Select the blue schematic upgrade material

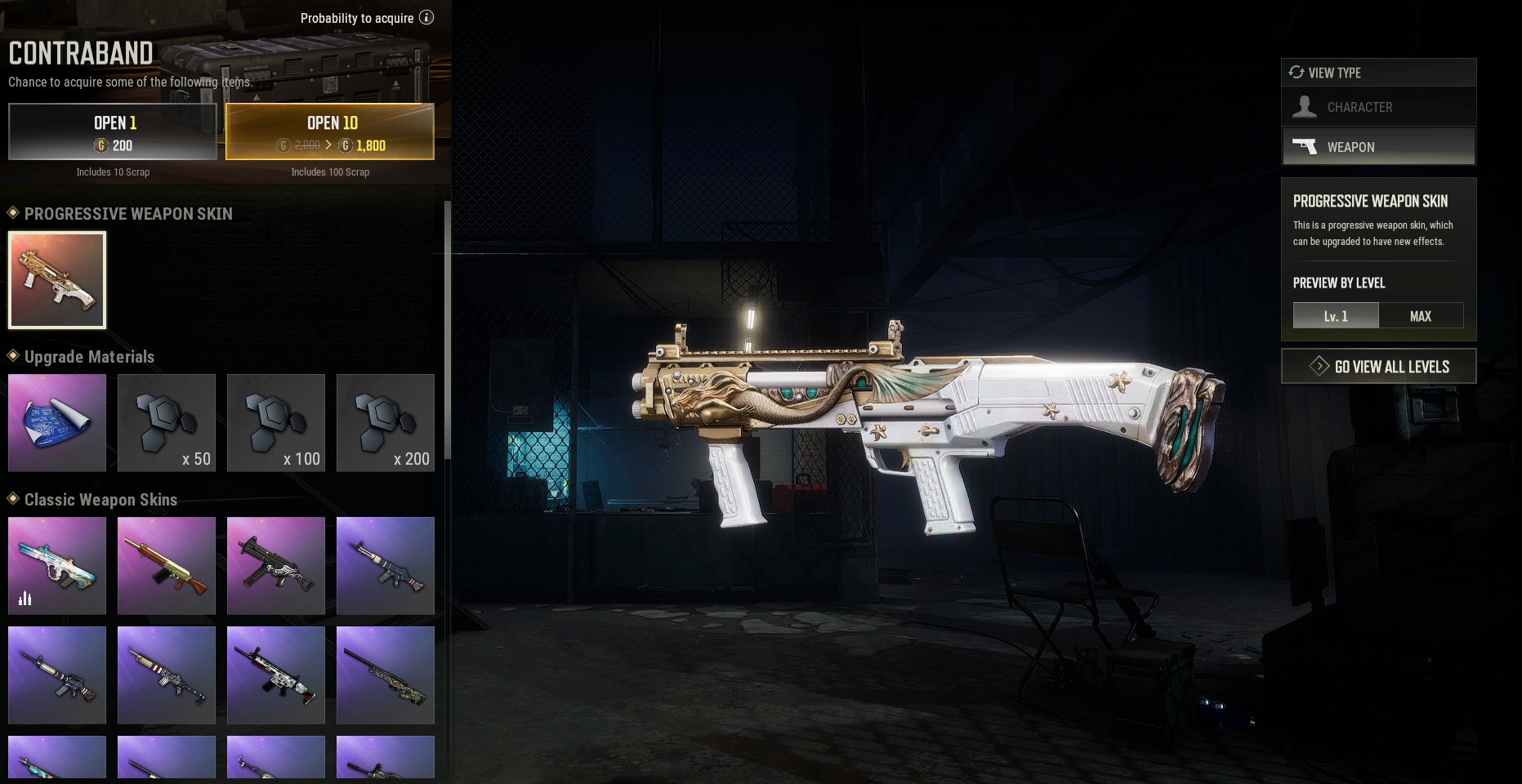click(57, 423)
